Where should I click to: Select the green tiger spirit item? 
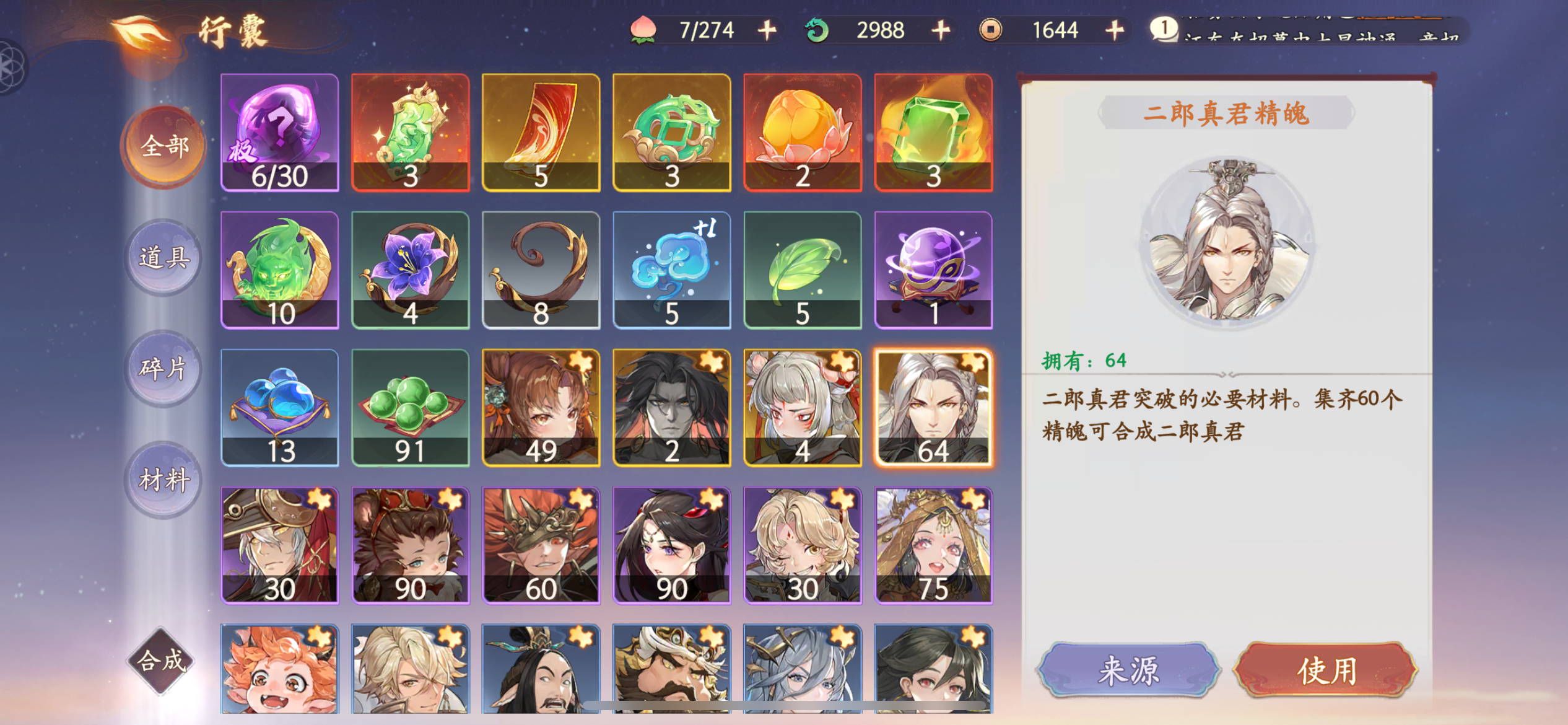coord(280,273)
